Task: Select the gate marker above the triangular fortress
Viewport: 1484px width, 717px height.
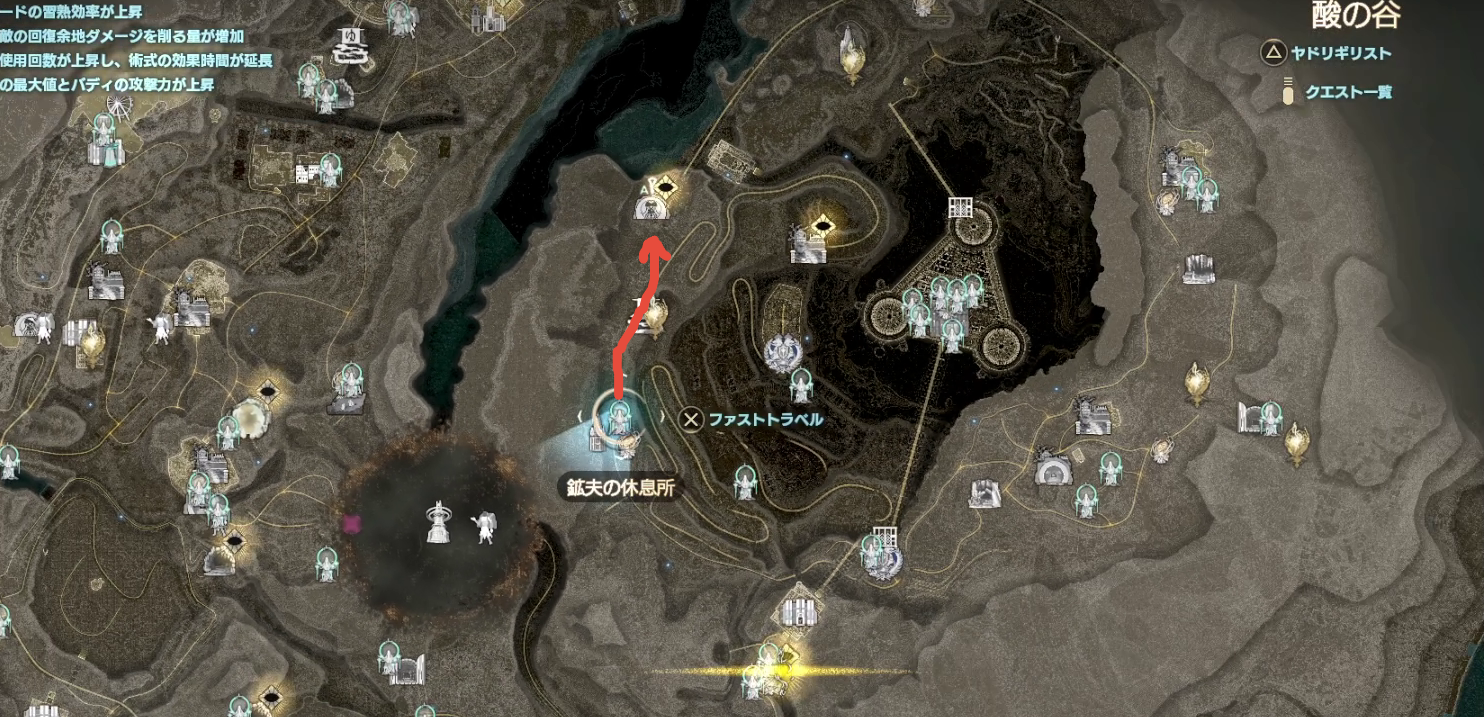Action: click(960, 209)
